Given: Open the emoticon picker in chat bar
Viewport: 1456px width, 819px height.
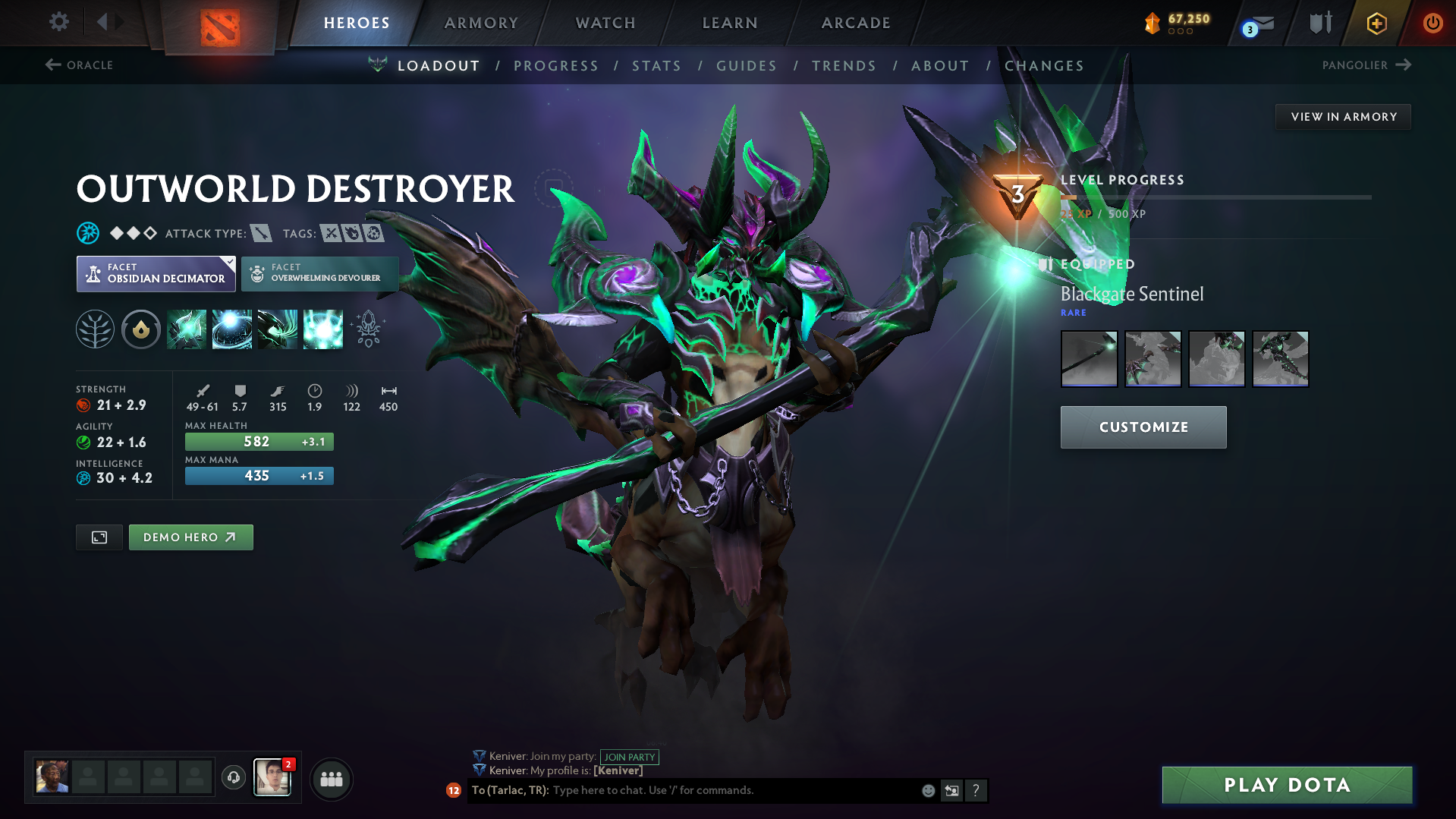Looking at the screenshot, I should 927,790.
